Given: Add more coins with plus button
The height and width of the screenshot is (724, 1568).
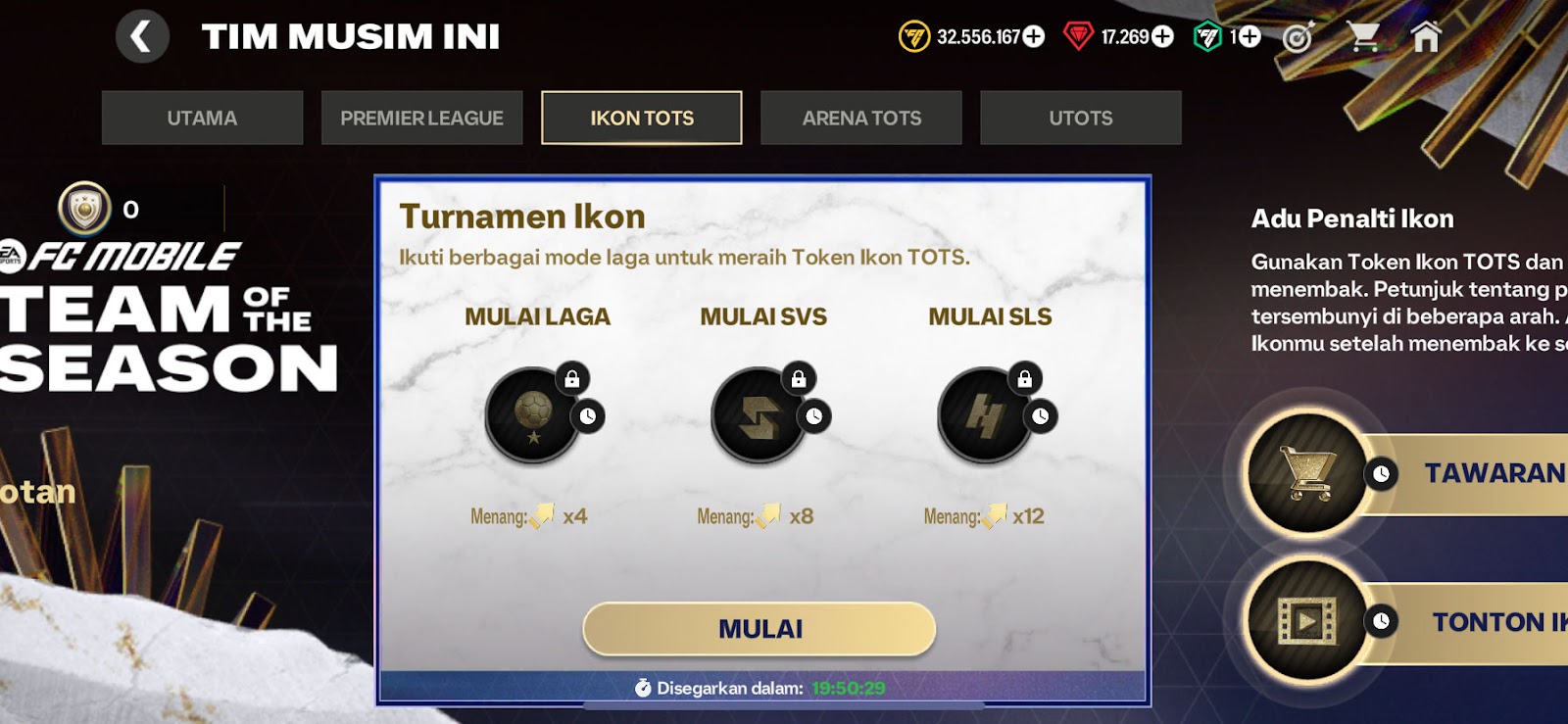Looking at the screenshot, I should 1034,37.
